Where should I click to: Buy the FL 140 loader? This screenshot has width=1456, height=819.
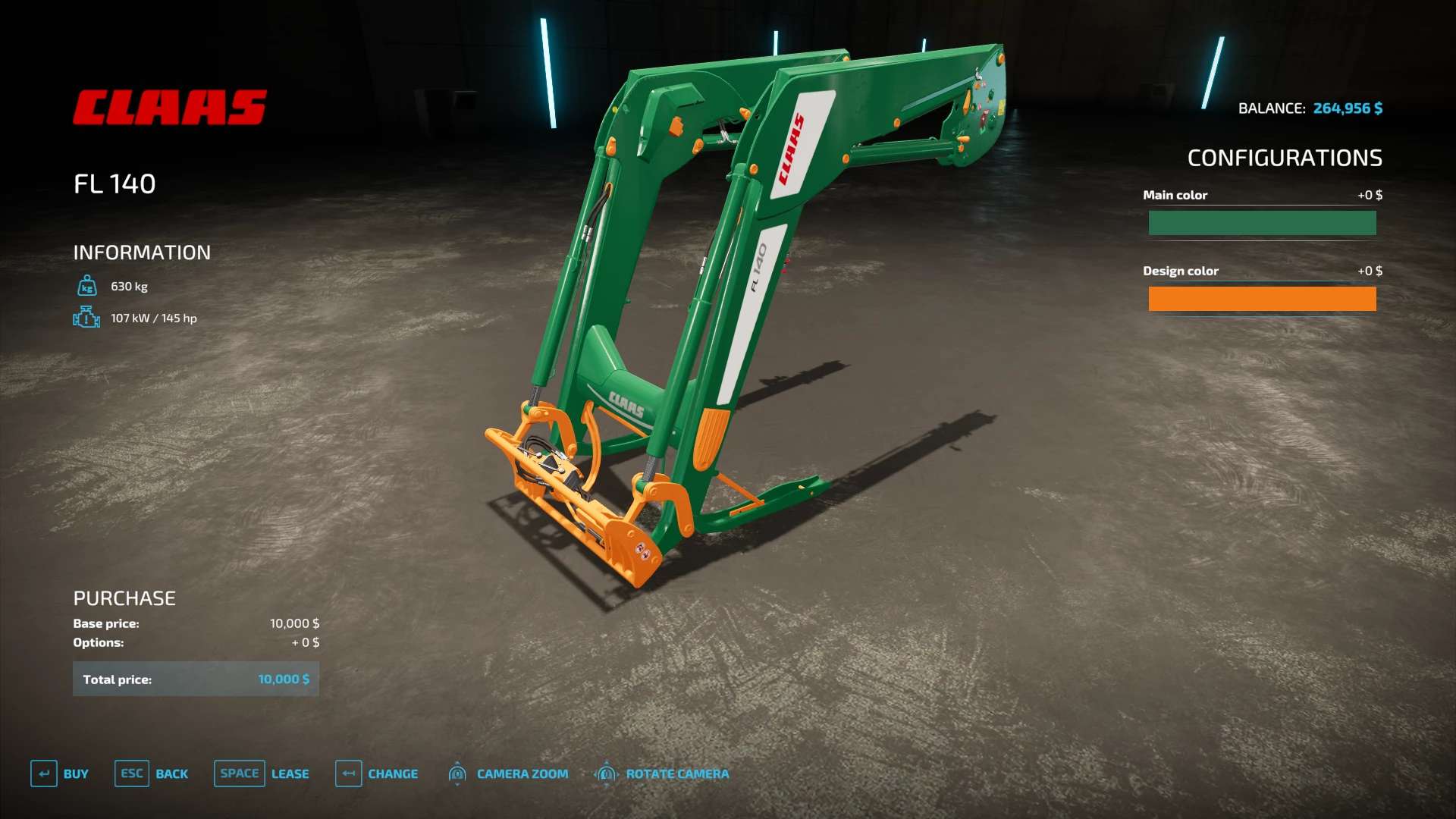(x=60, y=773)
